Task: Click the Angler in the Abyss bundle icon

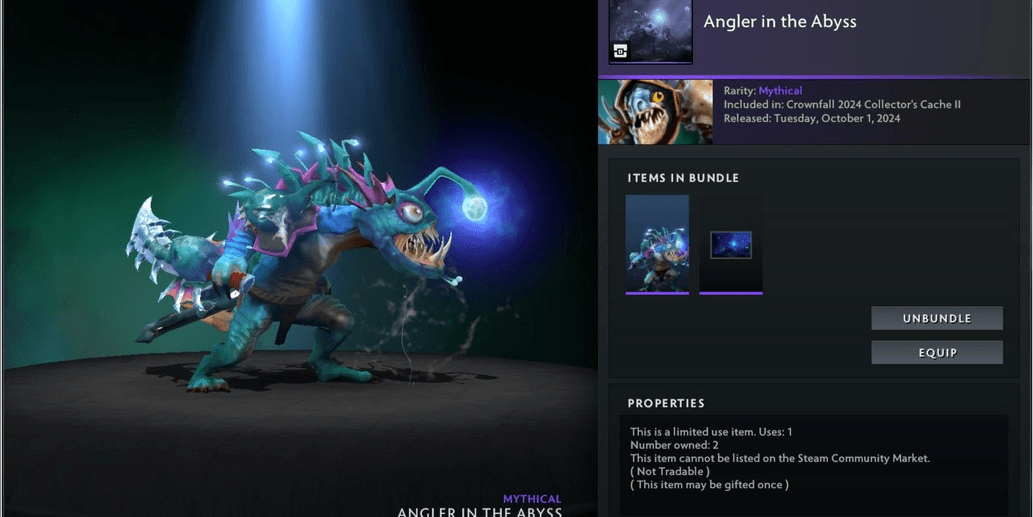Action: tap(650, 32)
